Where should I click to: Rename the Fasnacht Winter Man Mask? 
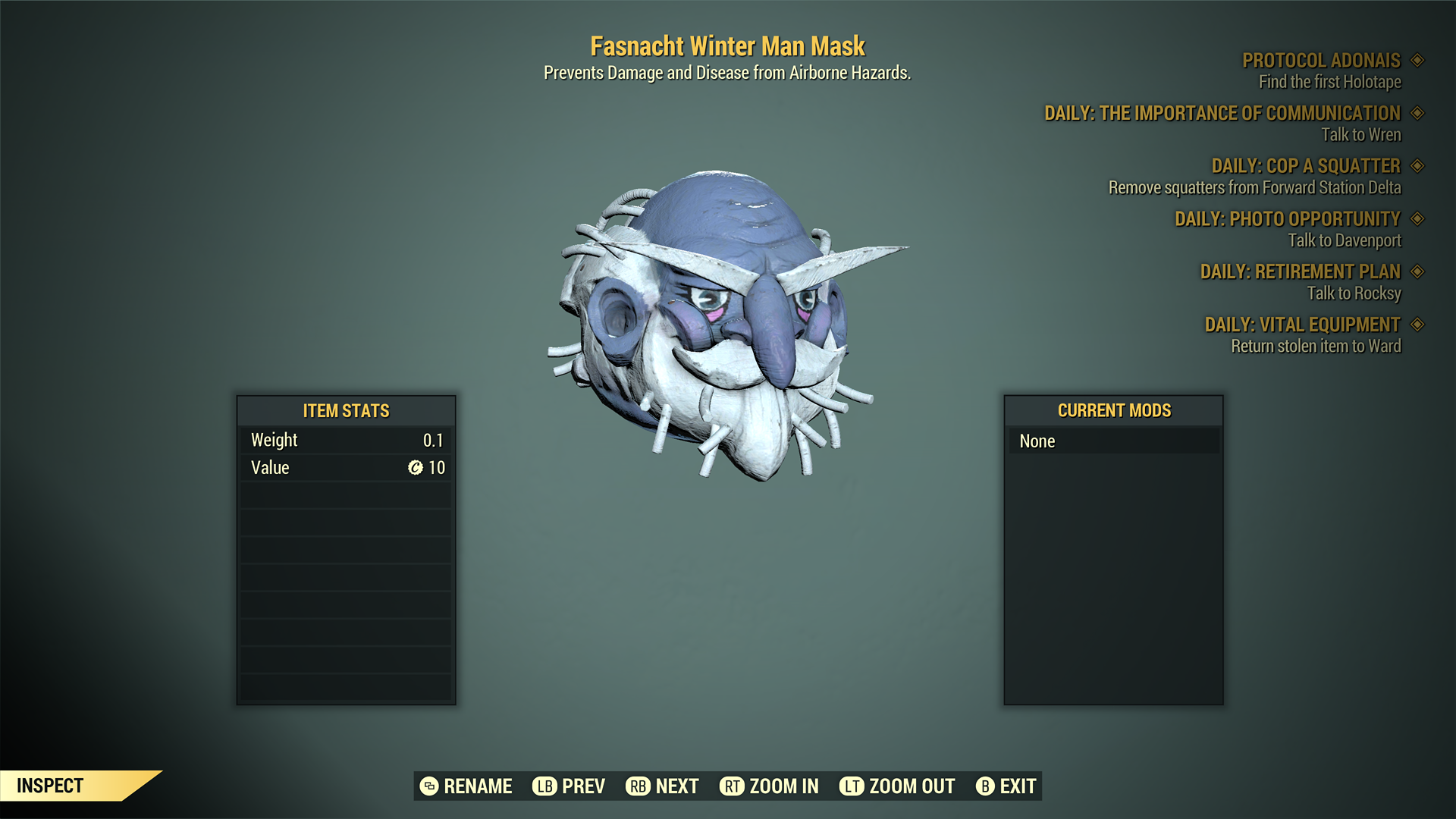(466, 786)
